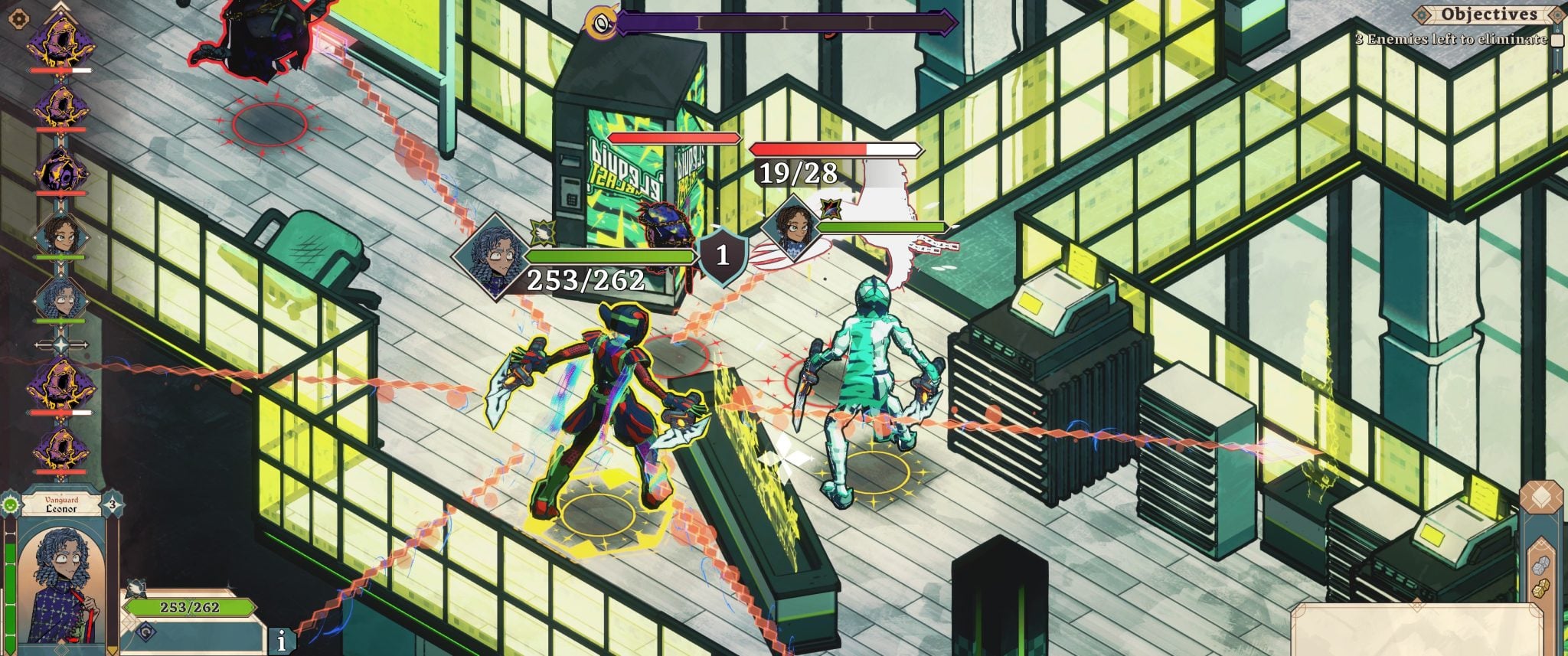The width and height of the screenshot is (1568, 656).
Task: Toggle the Objectives panel header
Action: pos(1488,14)
